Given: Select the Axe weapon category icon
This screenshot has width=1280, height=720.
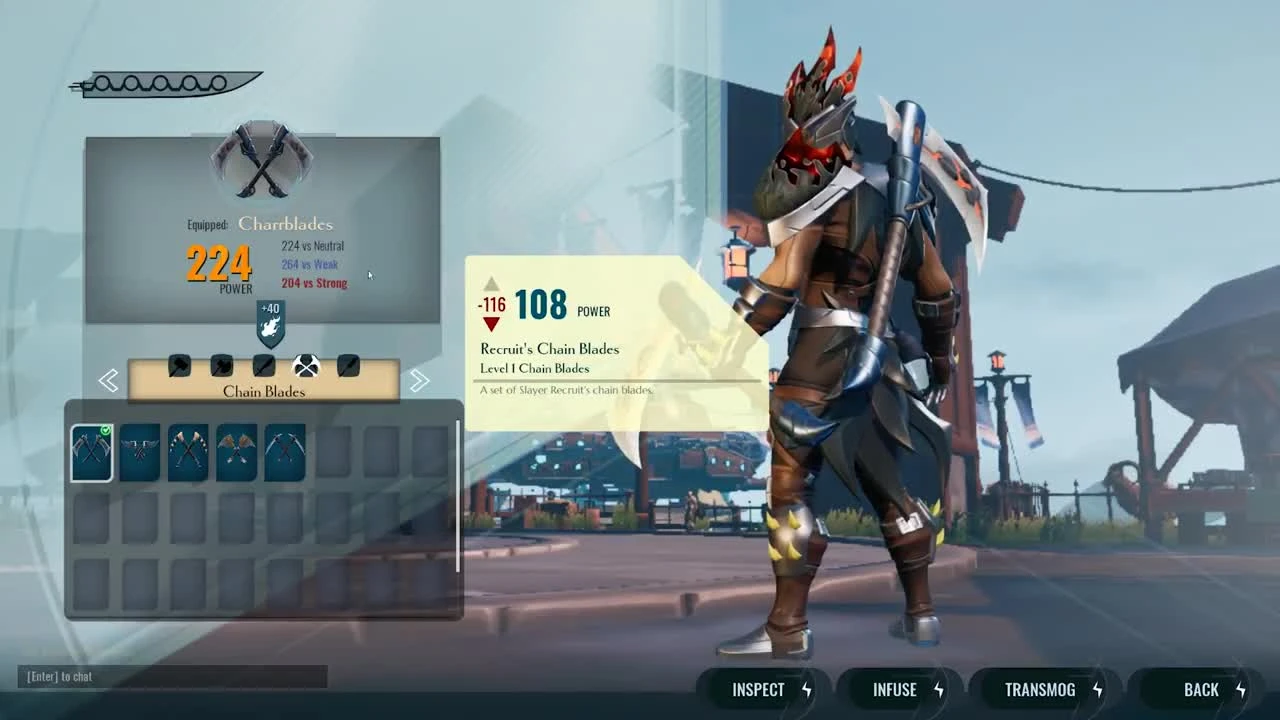Looking at the screenshot, I should pyautogui.click(x=221, y=366).
